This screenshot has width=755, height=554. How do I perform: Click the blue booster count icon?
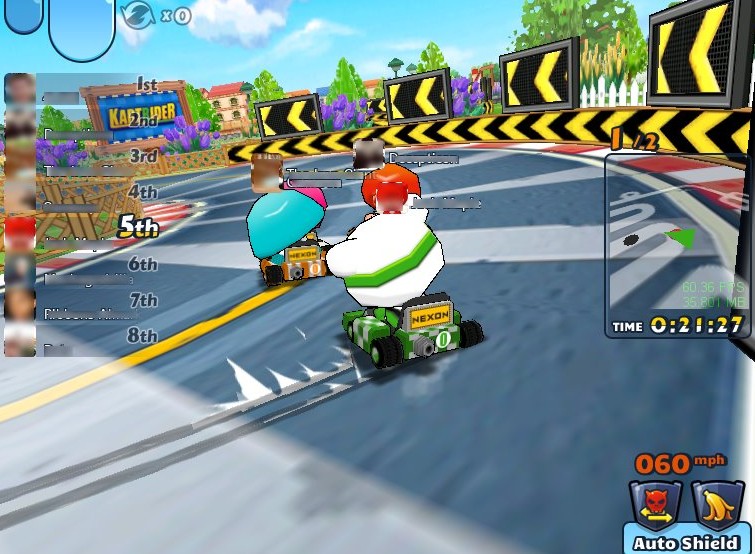pos(136,14)
